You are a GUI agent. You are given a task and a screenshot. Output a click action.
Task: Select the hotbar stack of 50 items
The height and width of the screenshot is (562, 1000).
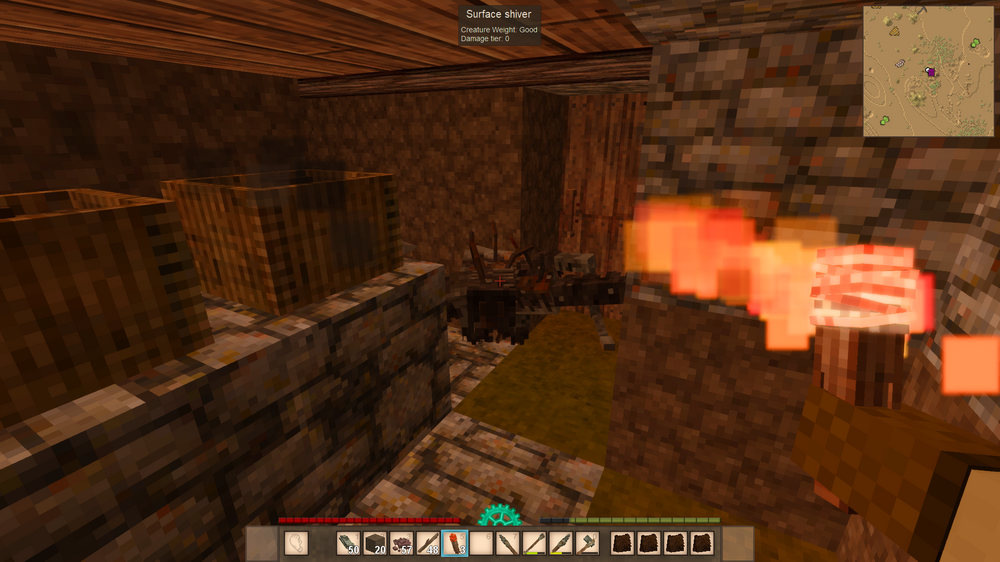coord(349,544)
